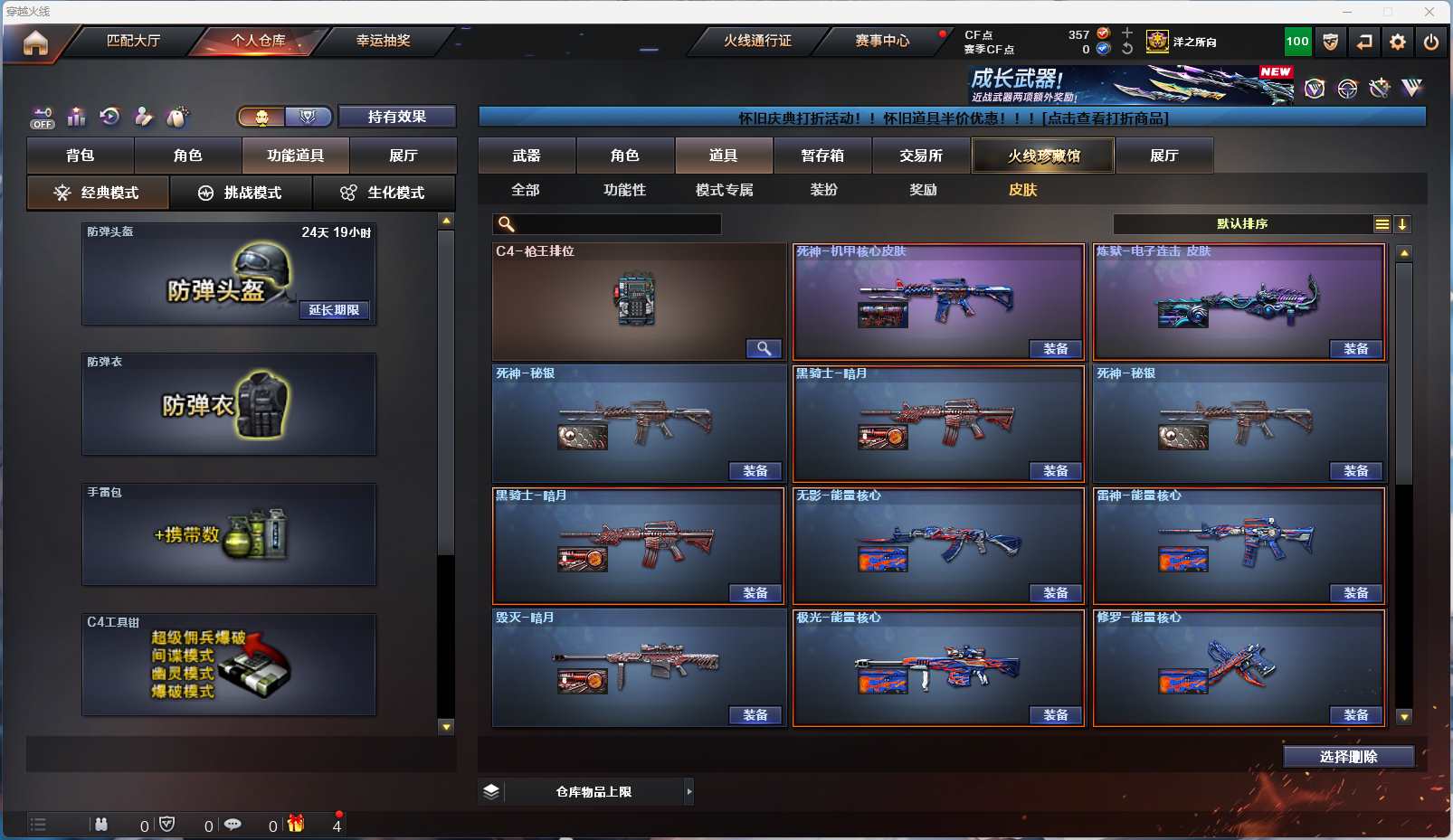
Task: Open the 火线通行证 battle pass
Action: point(757,41)
